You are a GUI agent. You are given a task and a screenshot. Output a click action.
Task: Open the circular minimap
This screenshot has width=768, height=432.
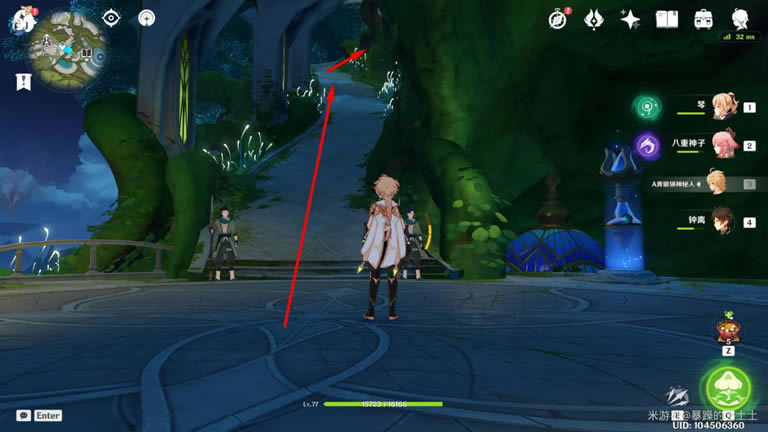click(67, 47)
